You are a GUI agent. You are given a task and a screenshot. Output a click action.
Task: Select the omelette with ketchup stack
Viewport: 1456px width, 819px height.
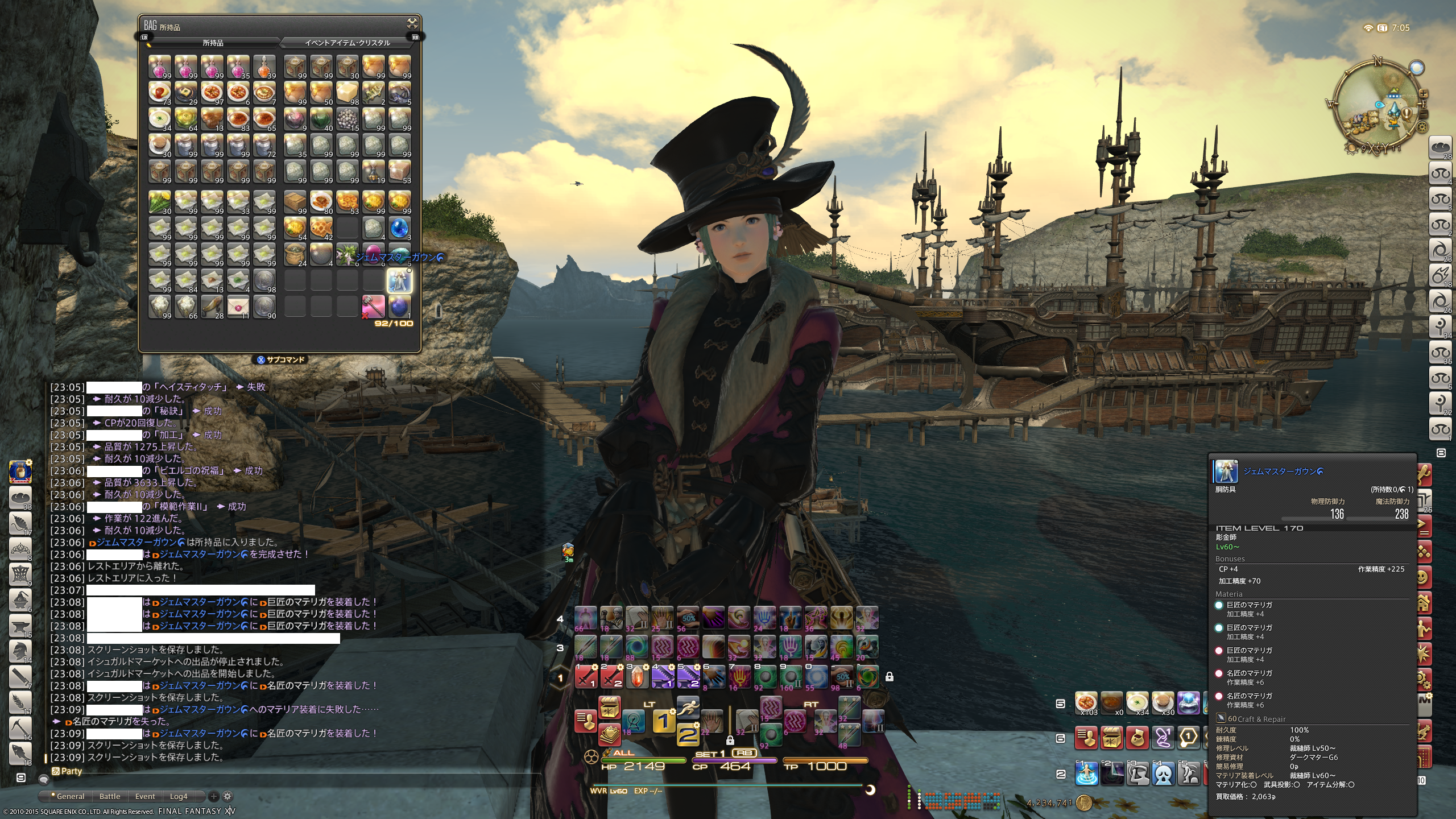pos(160,92)
